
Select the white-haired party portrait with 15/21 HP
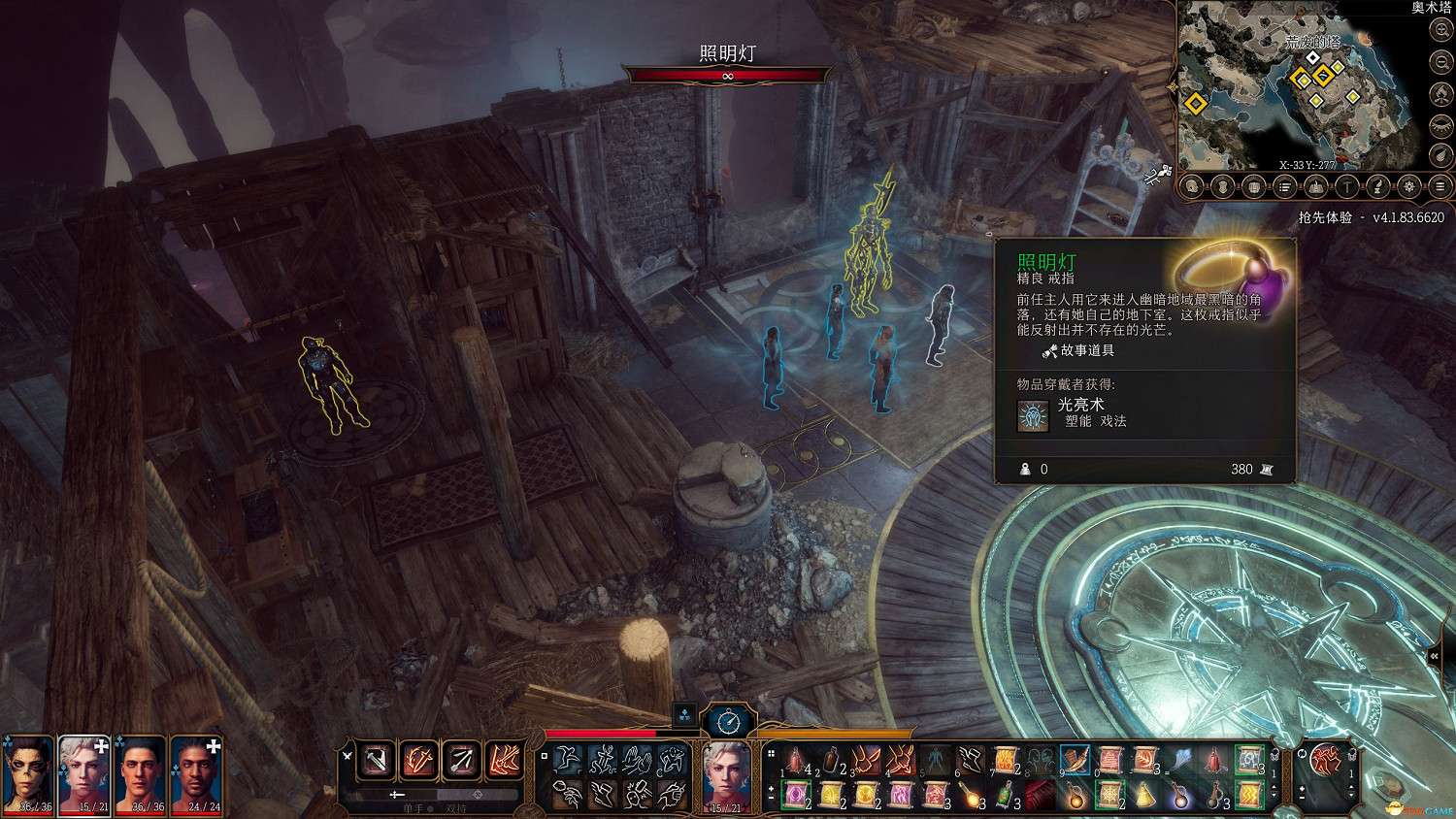click(x=84, y=773)
